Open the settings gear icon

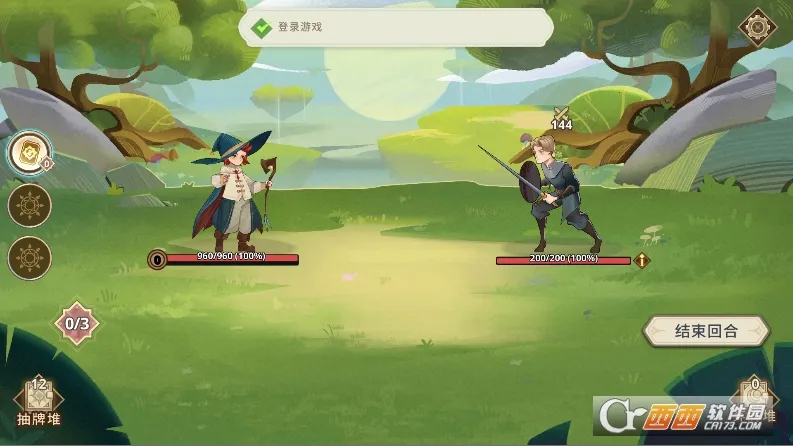[758, 26]
